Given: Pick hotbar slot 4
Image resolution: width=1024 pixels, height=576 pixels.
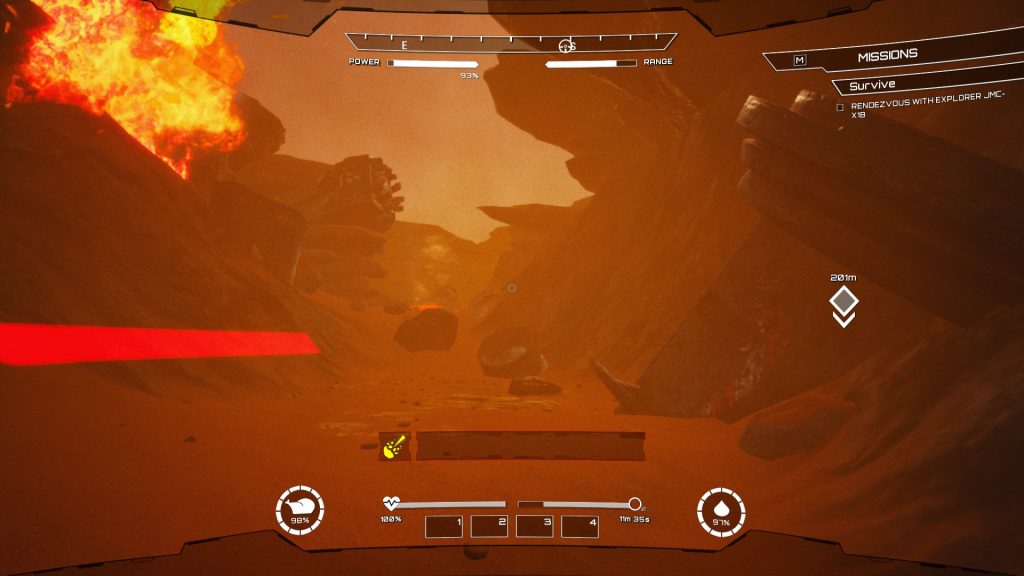Looking at the screenshot, I should click(x=580, y=526).
